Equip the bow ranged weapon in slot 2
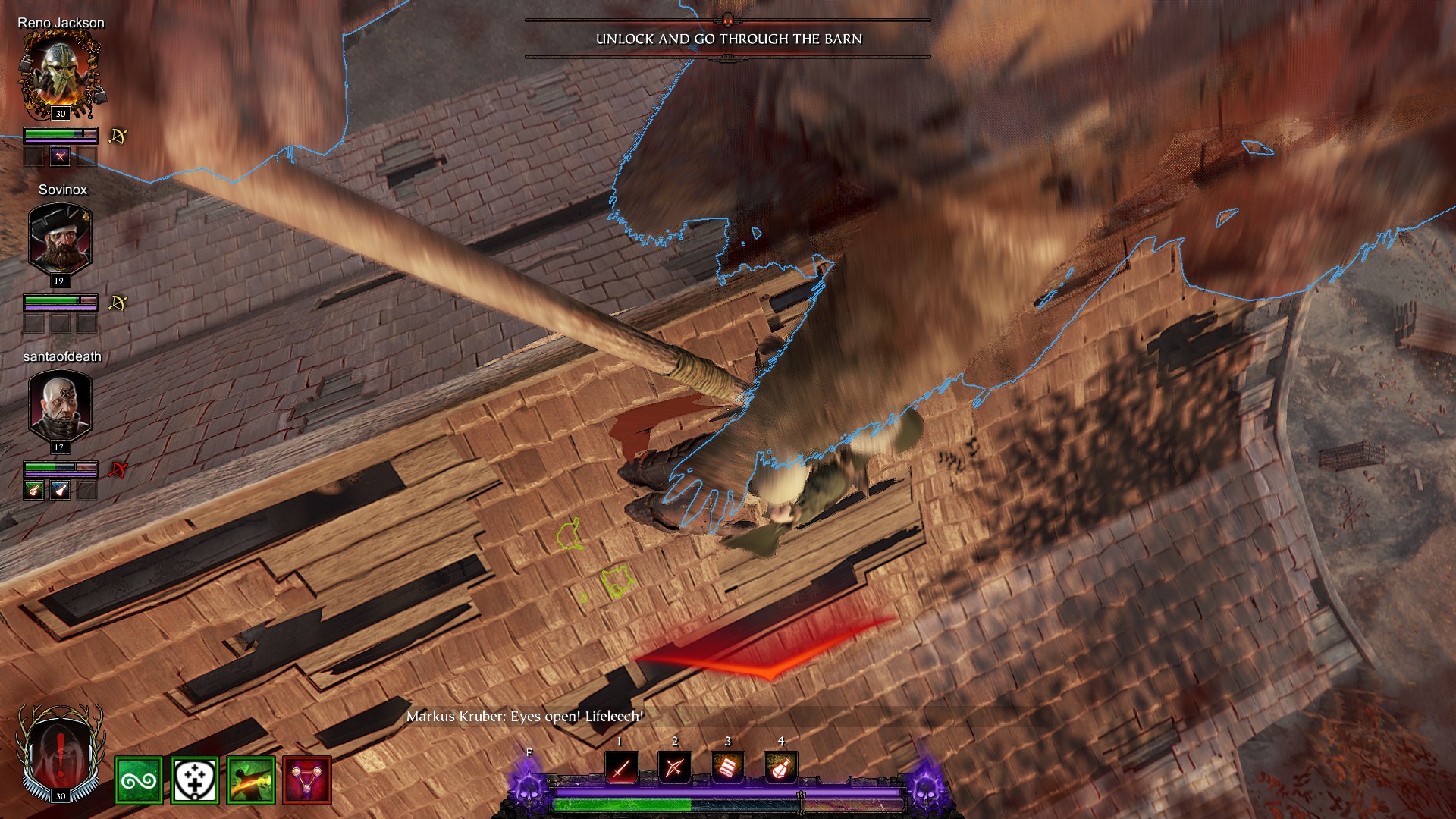The image size is (1456, 819). click(x=674, y=768)
